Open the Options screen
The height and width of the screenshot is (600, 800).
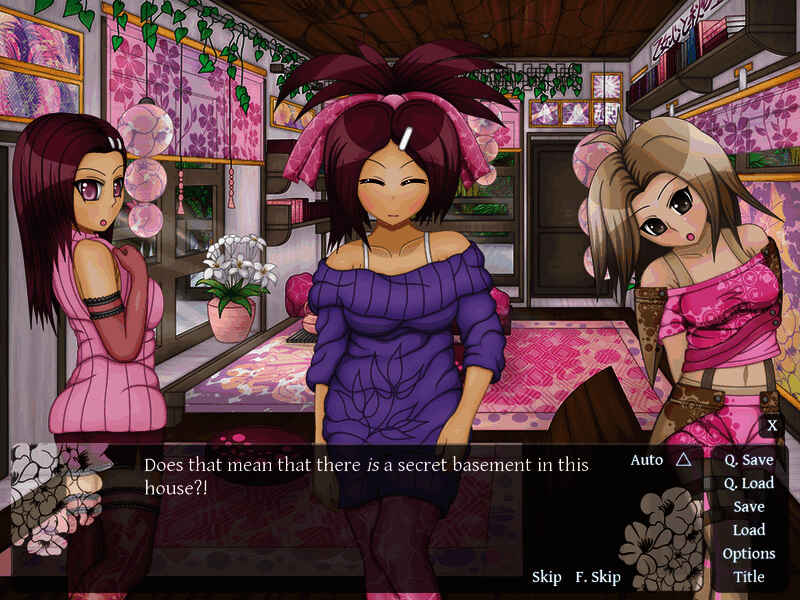coord(748,553)
